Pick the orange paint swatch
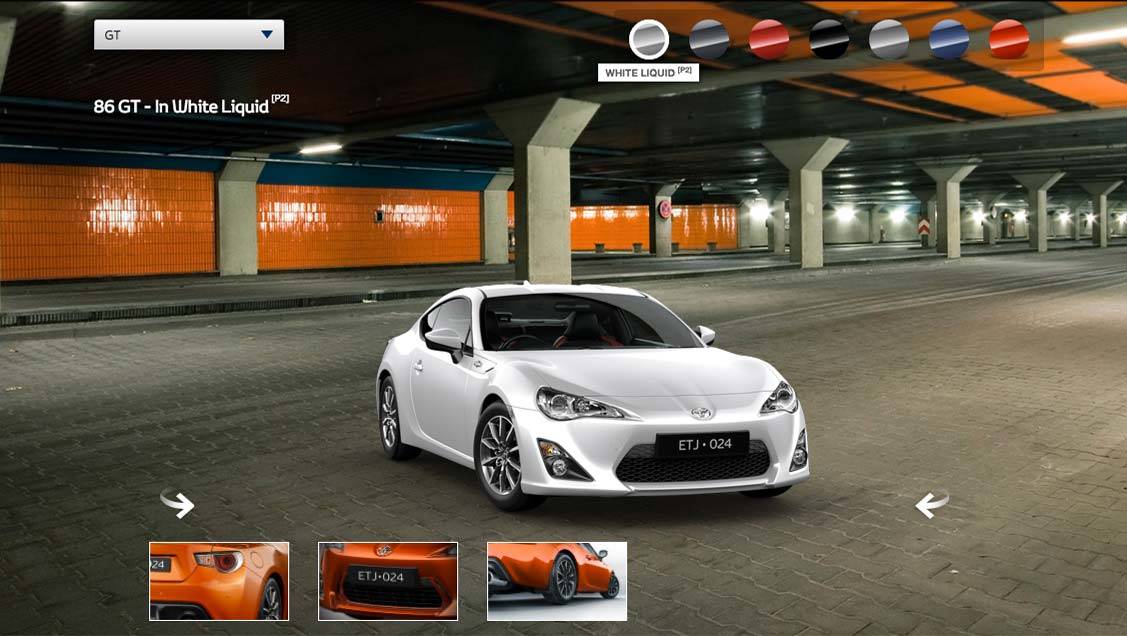Viewport: 1127px width, 636px height. click(1009, 40)
